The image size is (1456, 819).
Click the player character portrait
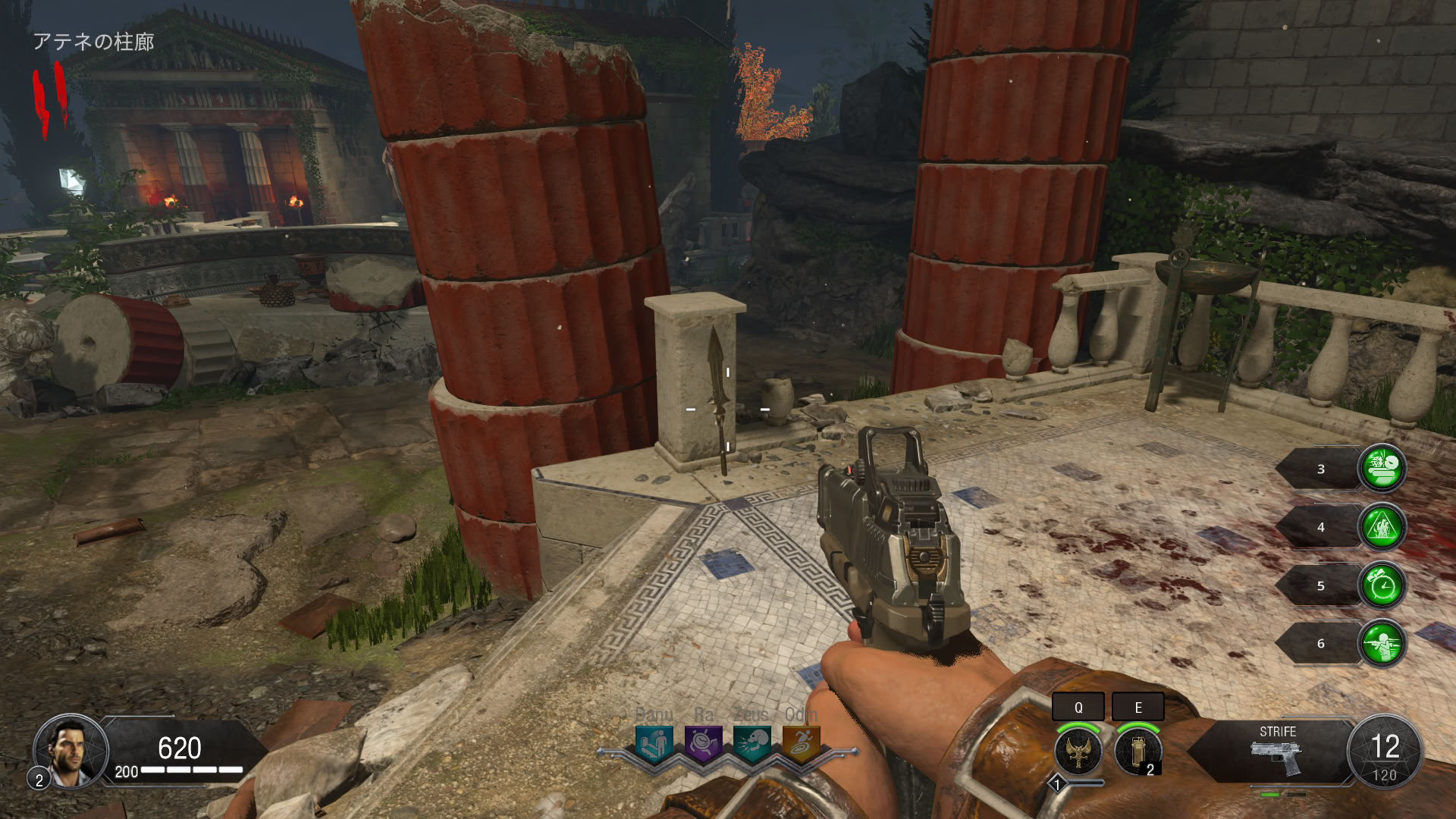(x=71, y=751)
